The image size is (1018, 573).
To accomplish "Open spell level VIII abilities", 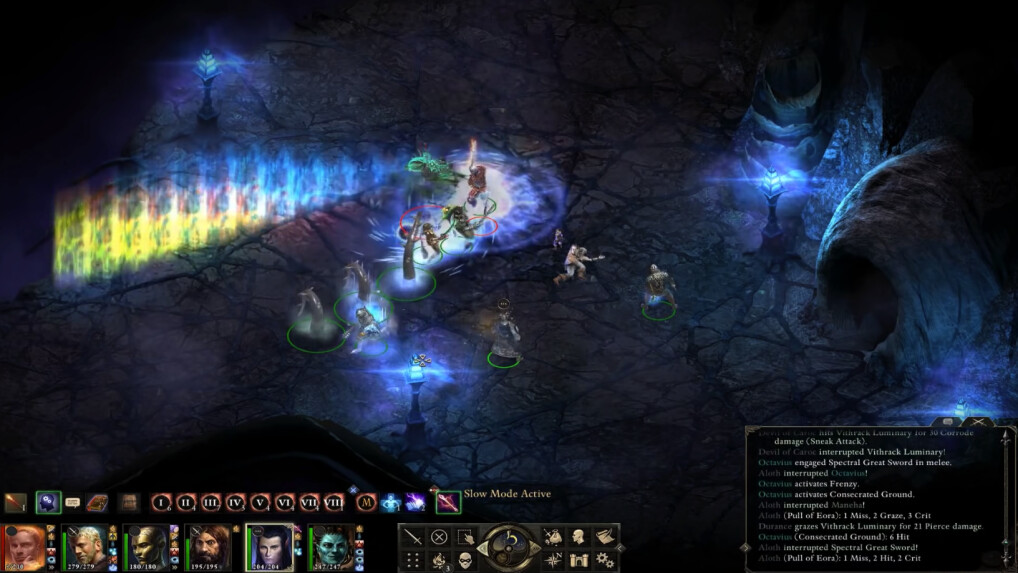I will pos(333,503).
